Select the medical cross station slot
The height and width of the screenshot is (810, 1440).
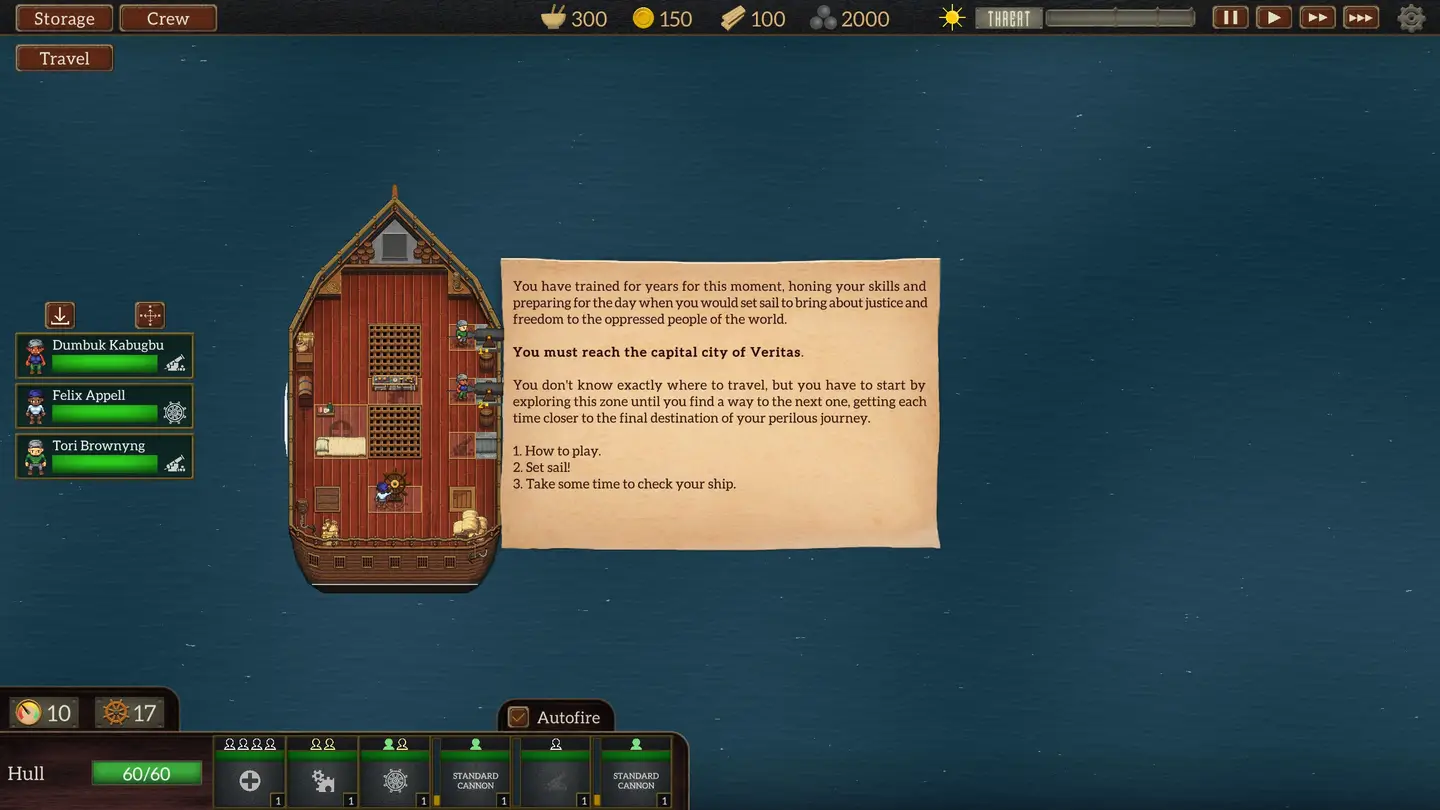(250, 780)
